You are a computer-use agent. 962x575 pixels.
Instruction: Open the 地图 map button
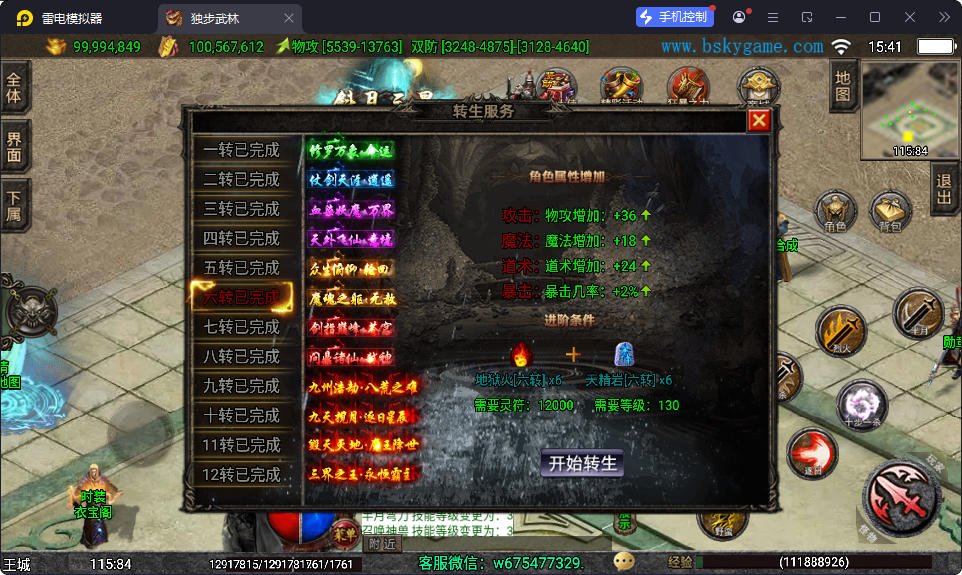[x=843, y=86]
